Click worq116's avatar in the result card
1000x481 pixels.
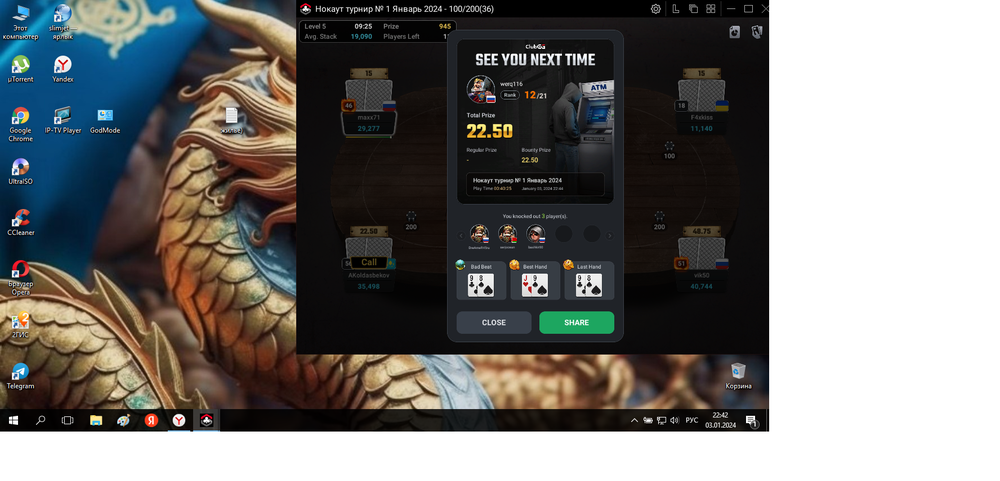click(x=481, y=90)
